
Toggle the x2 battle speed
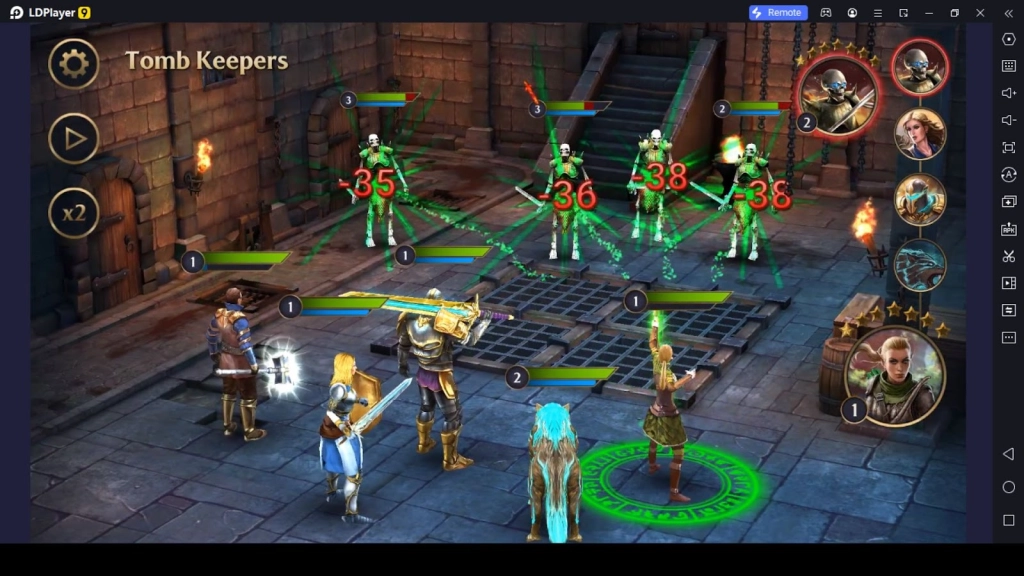click(x=74, y=213)
